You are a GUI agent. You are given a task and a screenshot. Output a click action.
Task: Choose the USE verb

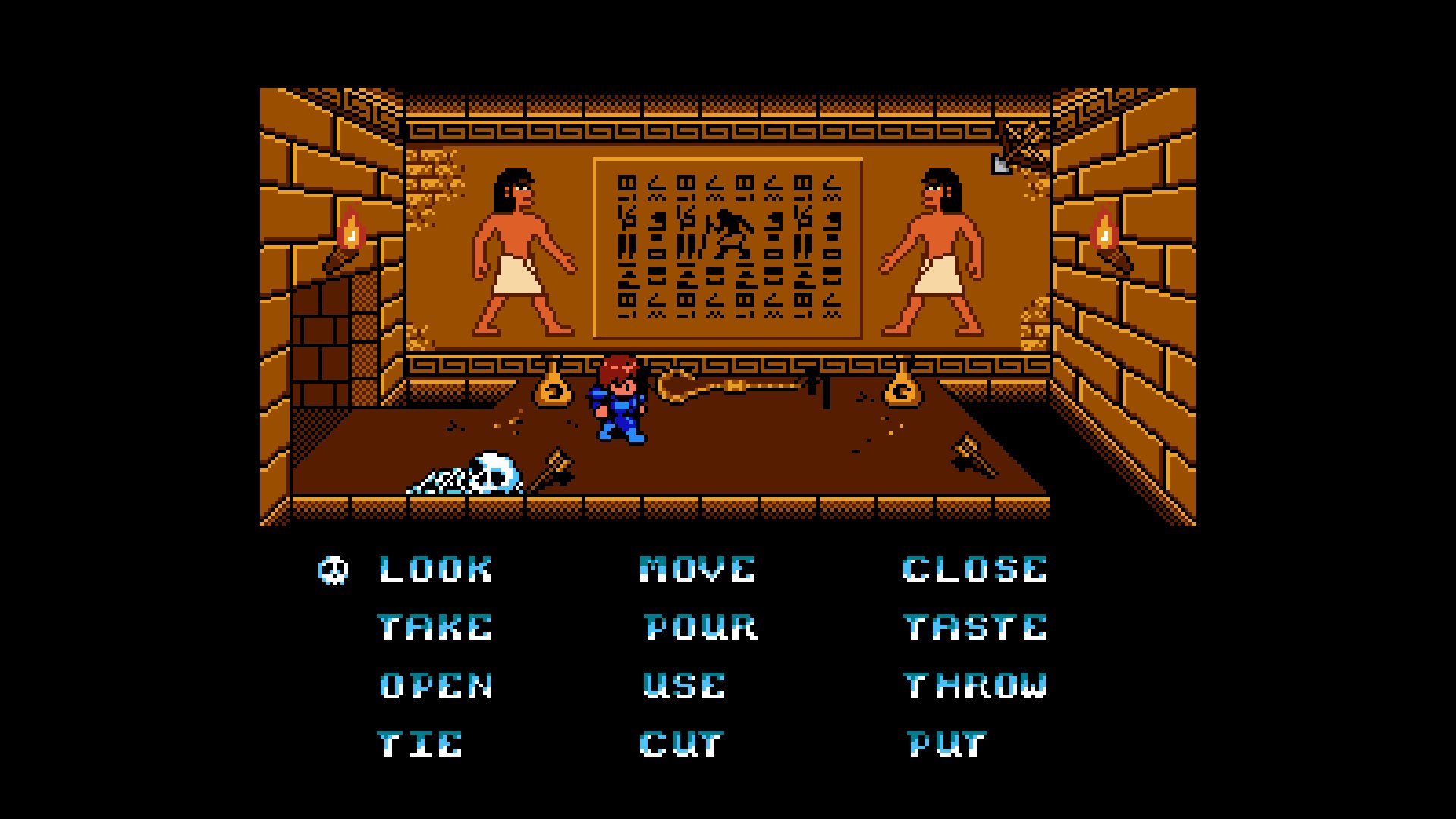[x=681, y=686]
